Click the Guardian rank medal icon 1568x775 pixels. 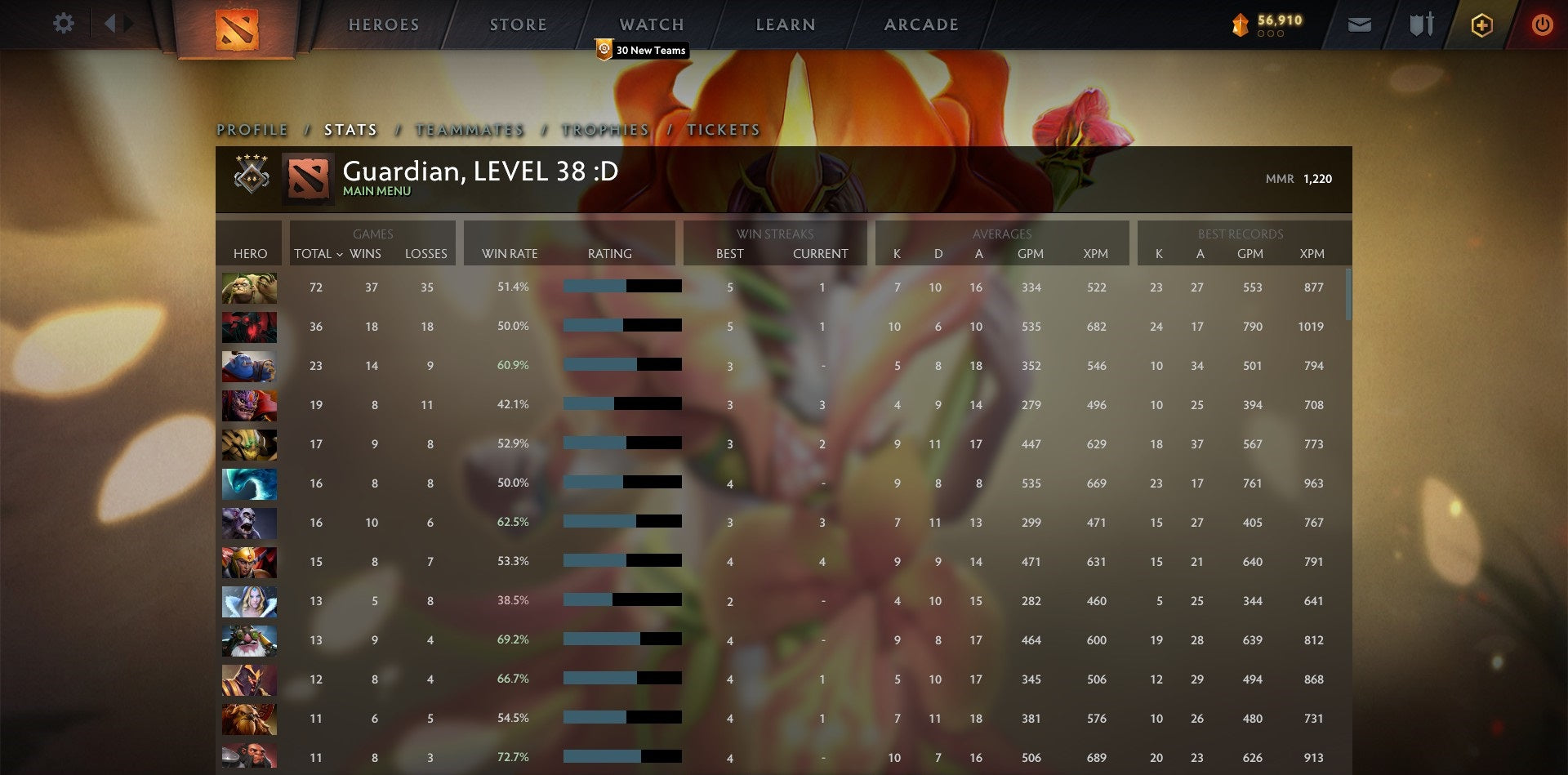tap(251, 174)
